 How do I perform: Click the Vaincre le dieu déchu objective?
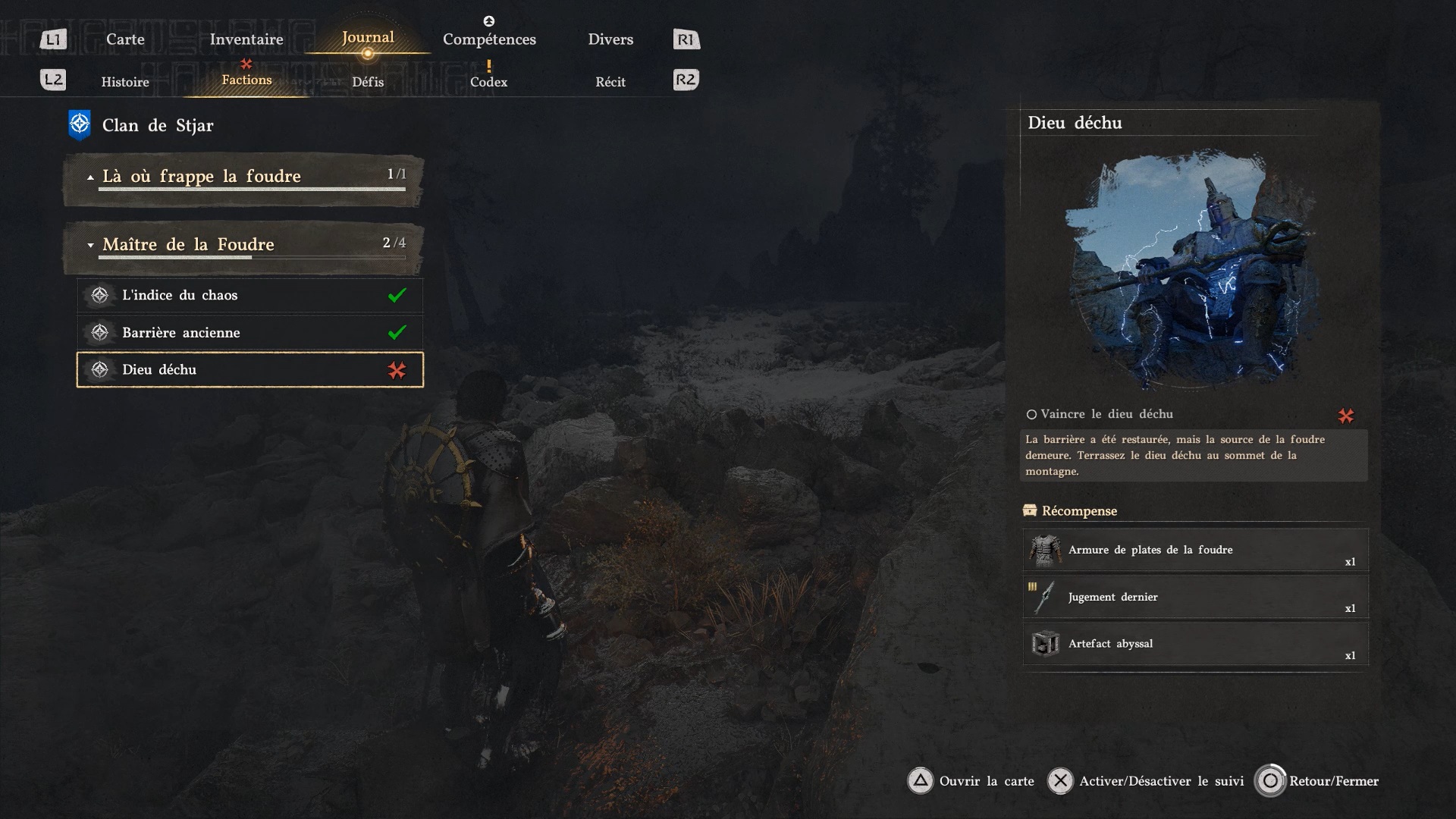click(x=1106, y=414)
